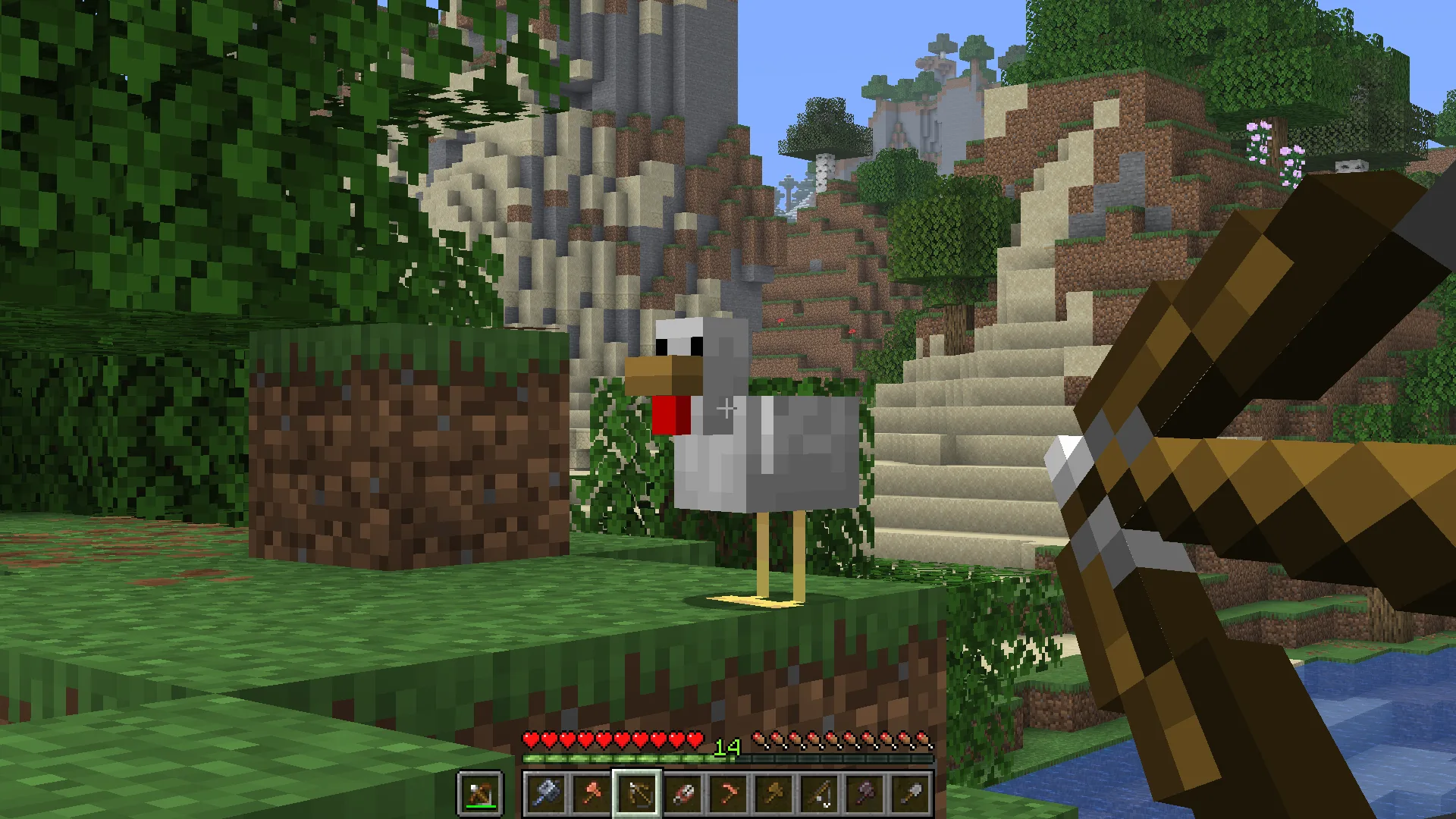Switch to the fishing rod slot
Viewport: 1456px width, 819px height.
(x=819, y=793)
